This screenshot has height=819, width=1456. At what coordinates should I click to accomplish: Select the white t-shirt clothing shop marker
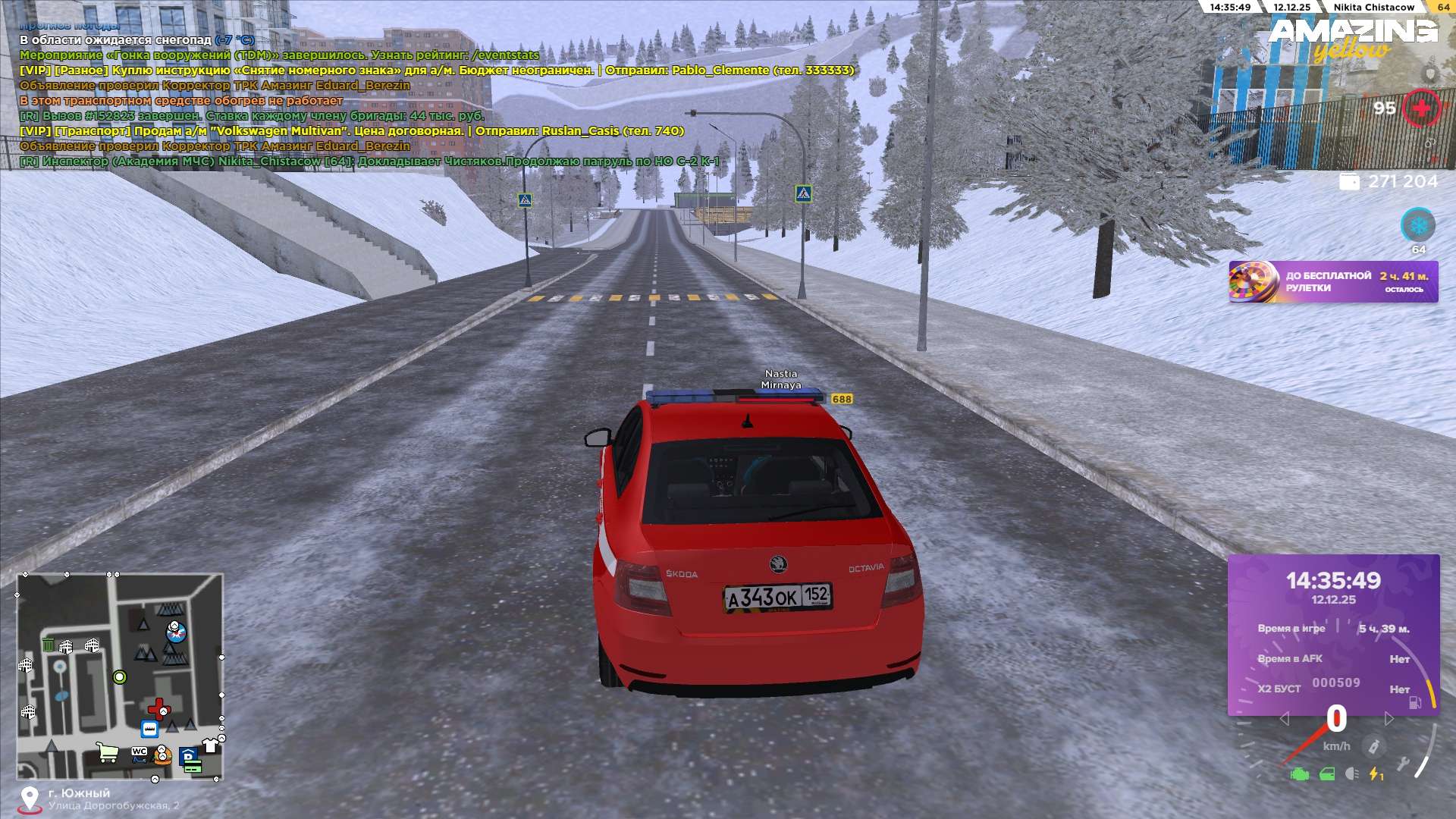click(210, 746)
